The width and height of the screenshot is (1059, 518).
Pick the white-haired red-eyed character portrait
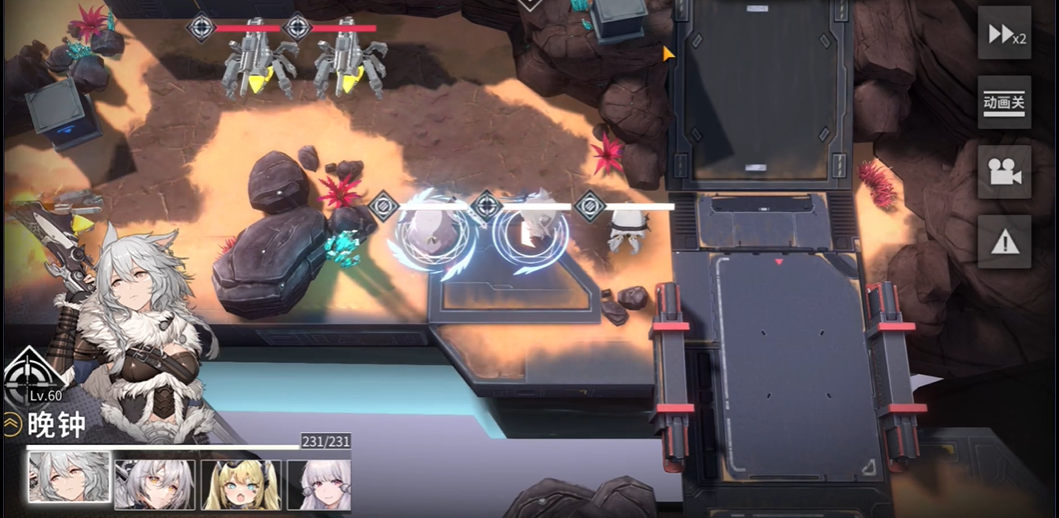click(320, 485)
